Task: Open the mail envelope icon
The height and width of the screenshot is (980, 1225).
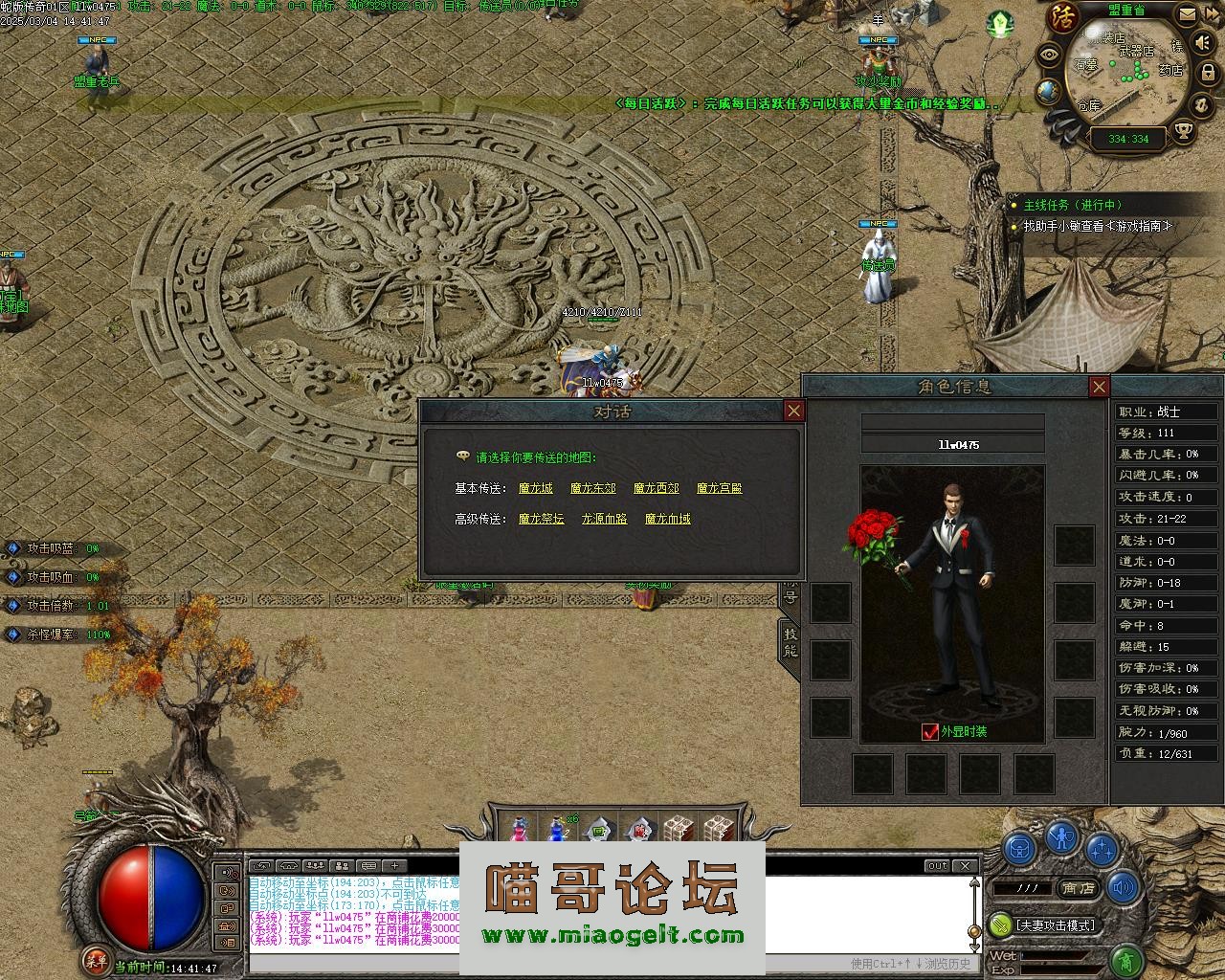Action: click(1188, 14)
